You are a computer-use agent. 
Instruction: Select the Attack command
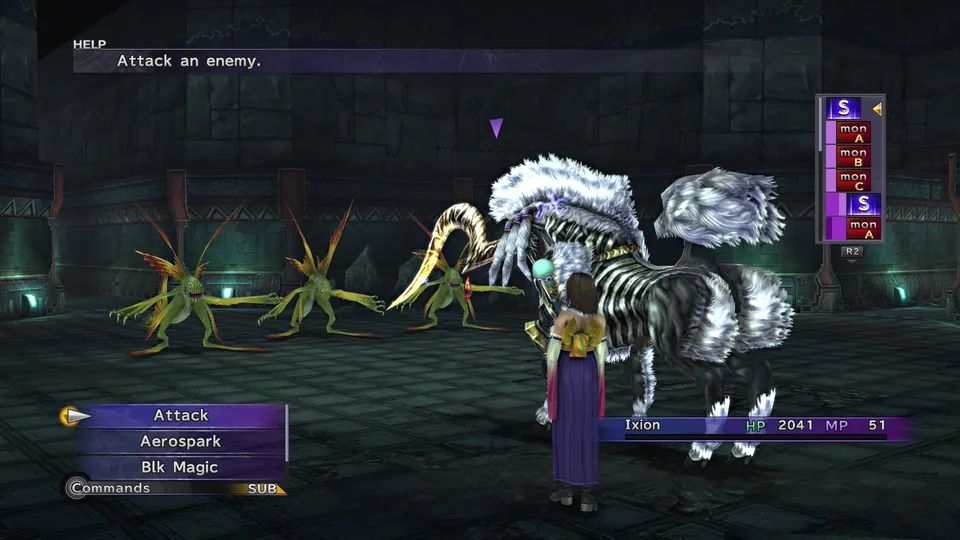pyautogui.click(x=181, y=415)
